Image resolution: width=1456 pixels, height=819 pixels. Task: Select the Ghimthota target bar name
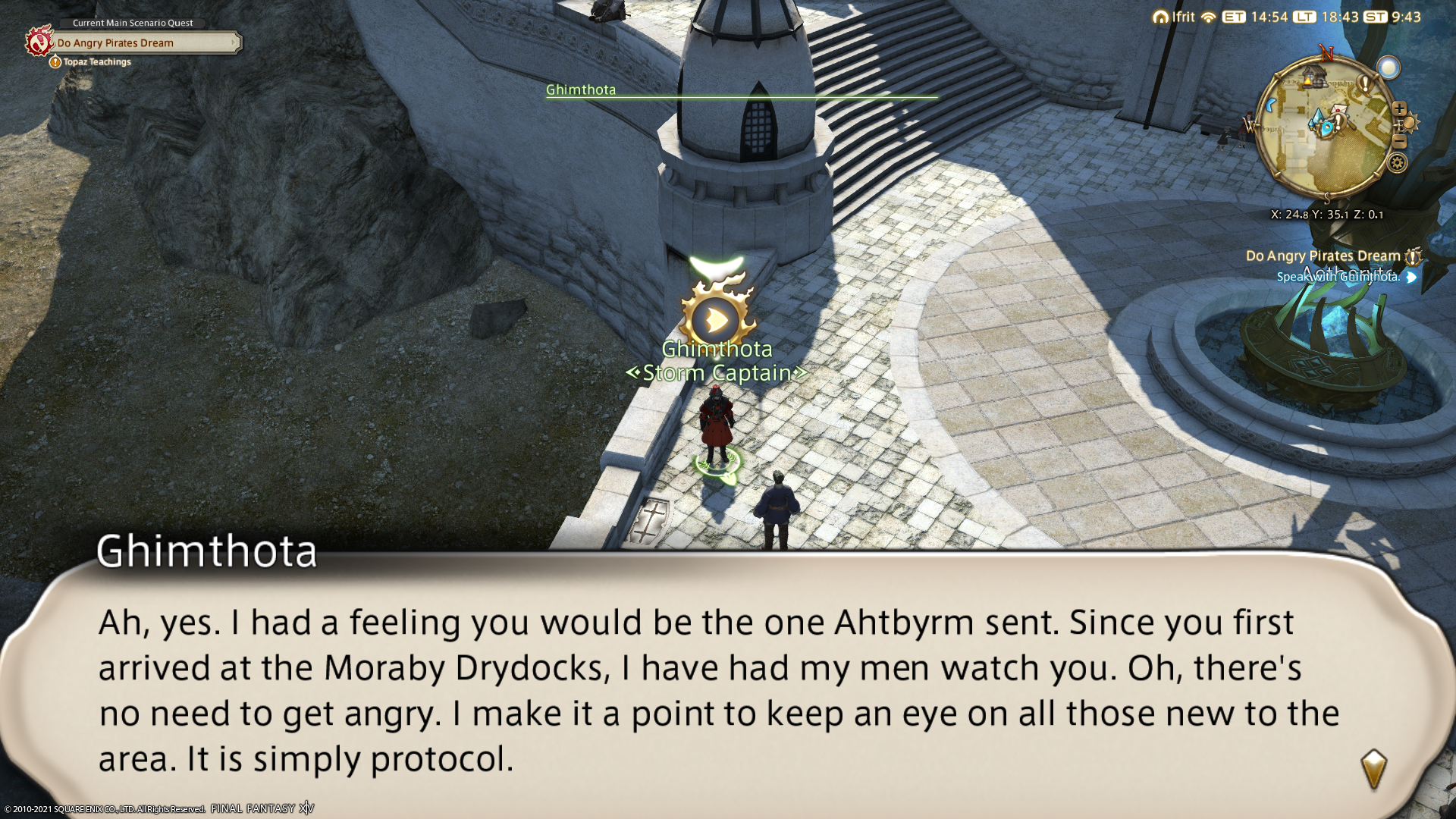(x=581, y=89)
